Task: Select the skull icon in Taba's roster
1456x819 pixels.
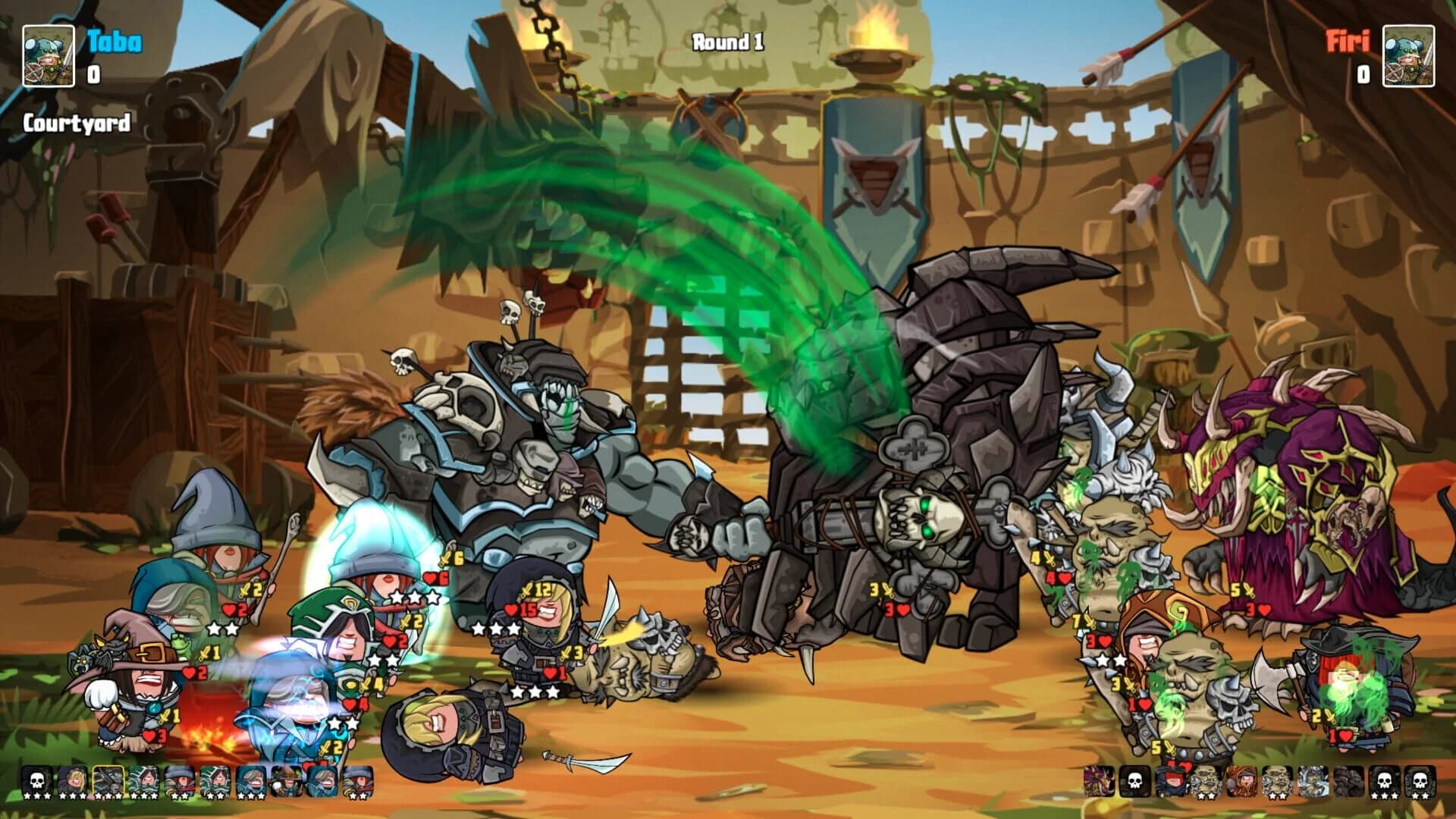Action: pyautogui.click(x=37, y=781)
